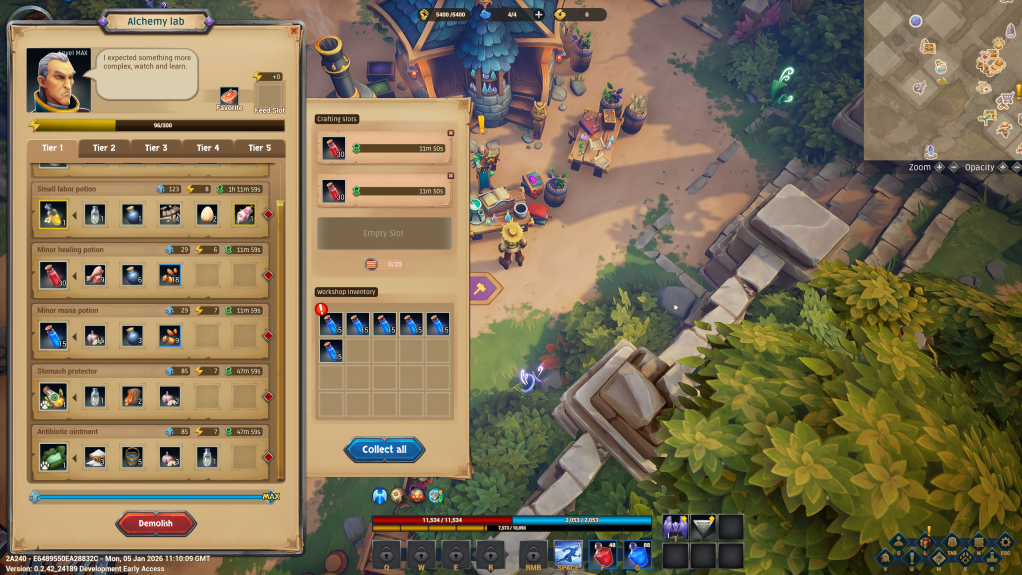Image resolution: width=1022 pixels, height=575 pixels.
Task: Choose the Minor healing potion recipe icon
Action: (52, 275)
